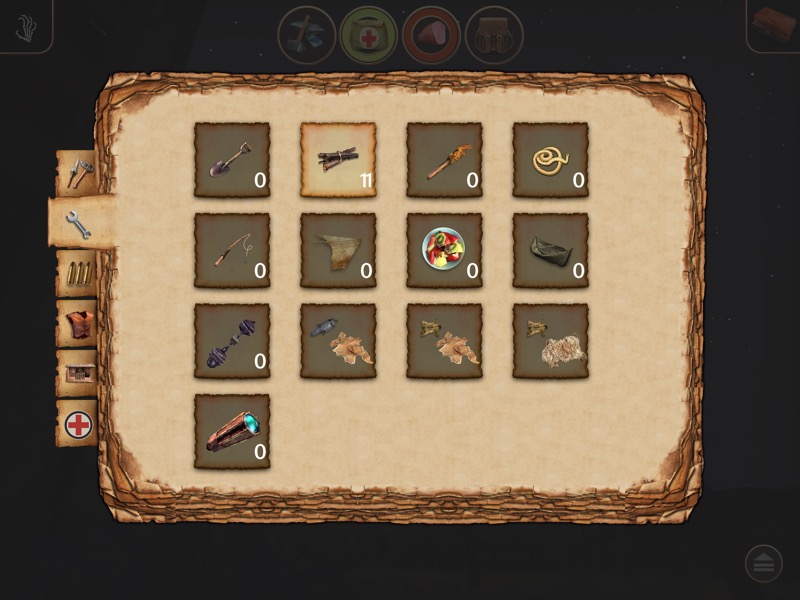The image size is (800, 600).
Task: Pick the coiled rope recipe
Action: point(550,160)
